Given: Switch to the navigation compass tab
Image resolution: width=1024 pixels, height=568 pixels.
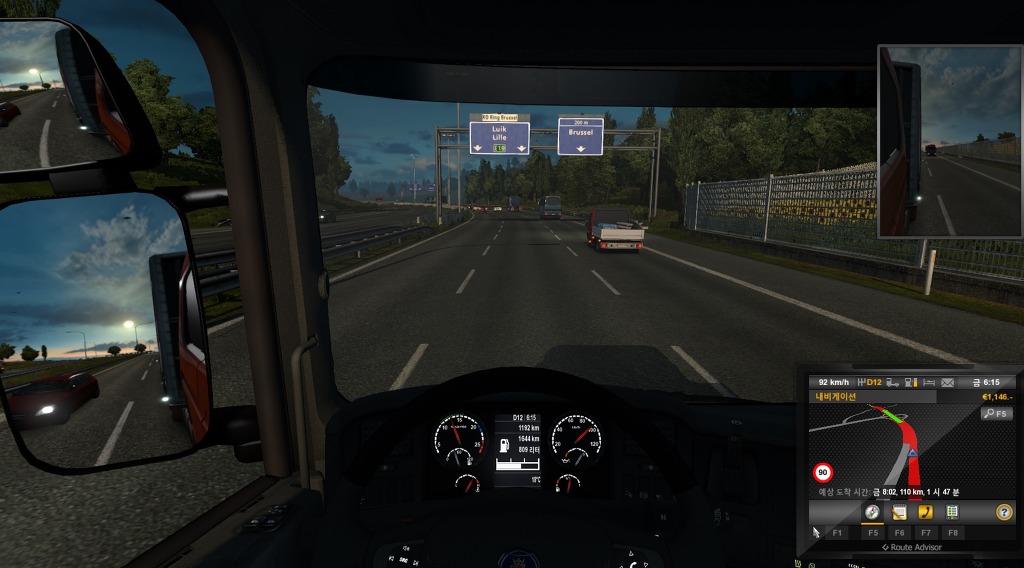Looking at the screenshot, I should 872,512.
